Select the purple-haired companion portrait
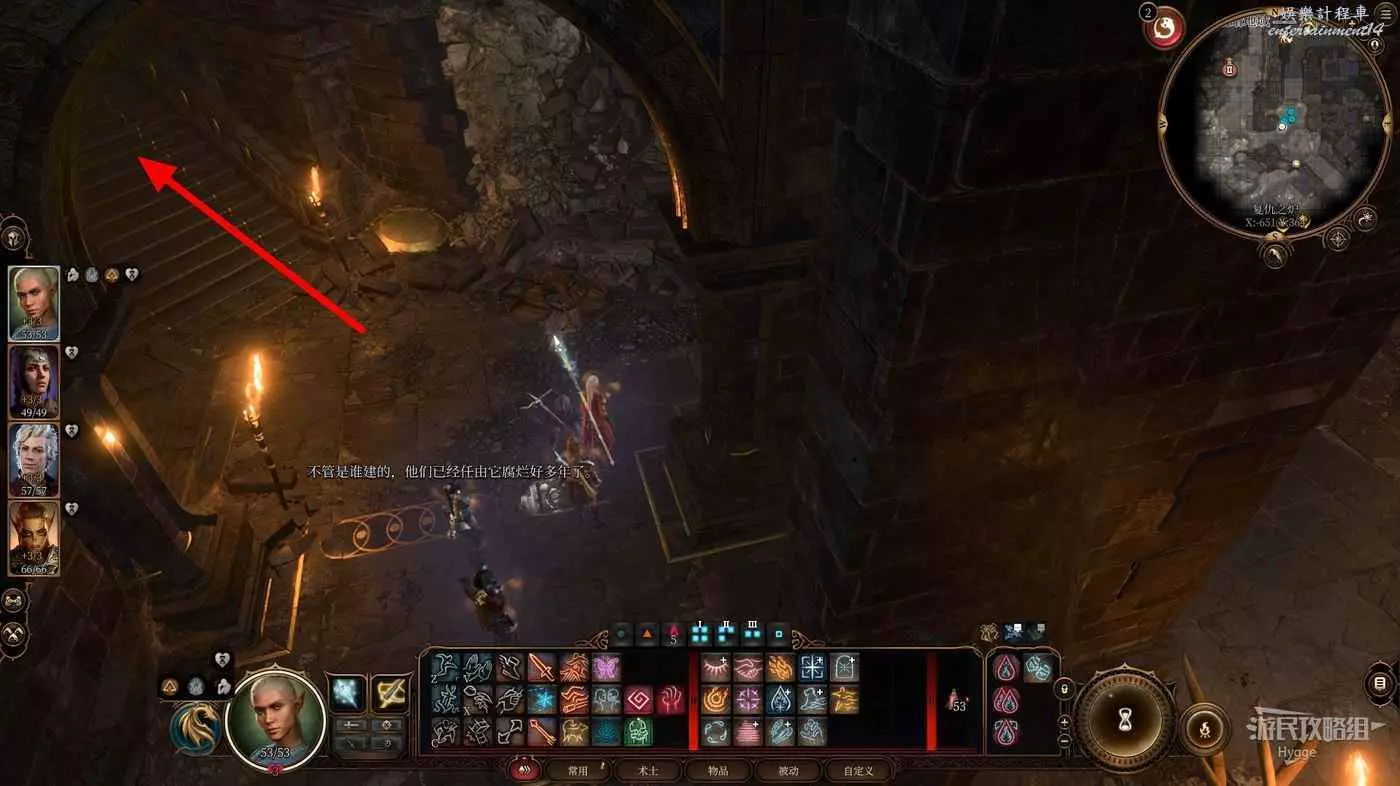1400x786 pixels. coord(34,382)
